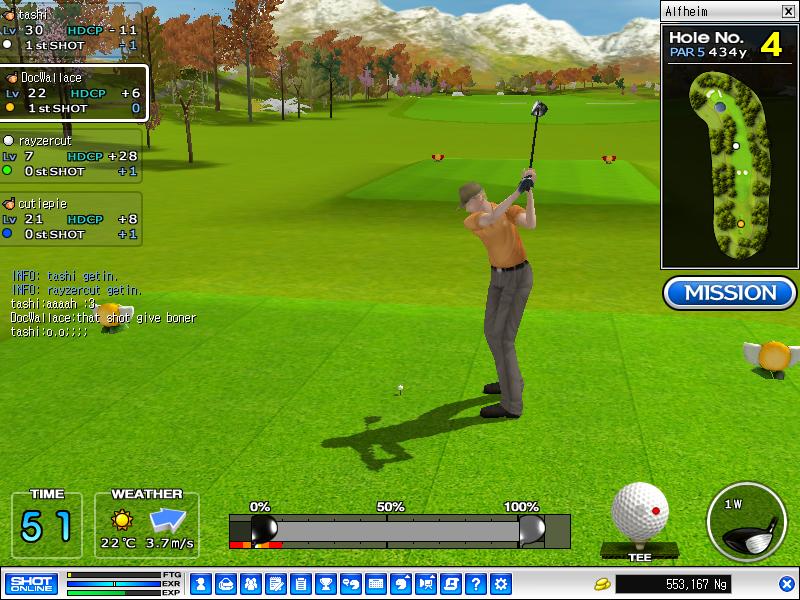Screen dimensions: 800x600
Task: Click the blue X exit button
Action: click(786, 584)
